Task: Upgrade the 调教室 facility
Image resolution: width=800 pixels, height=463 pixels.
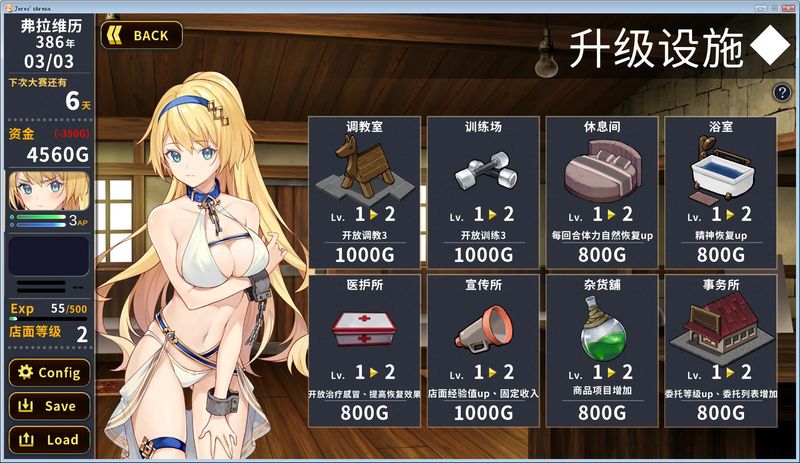Action: point(364,192)
